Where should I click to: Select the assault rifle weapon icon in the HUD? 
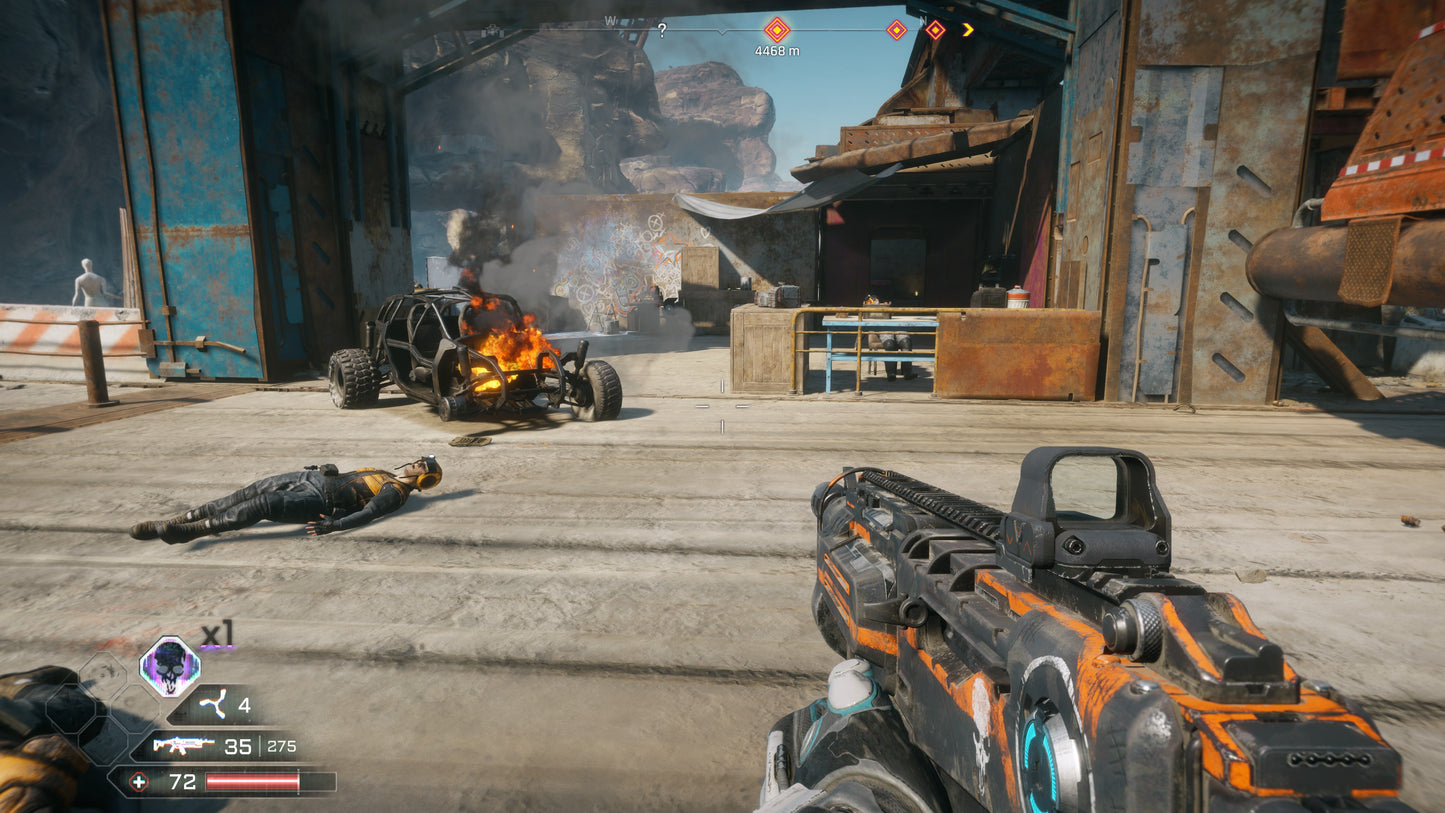pos(182,745)
